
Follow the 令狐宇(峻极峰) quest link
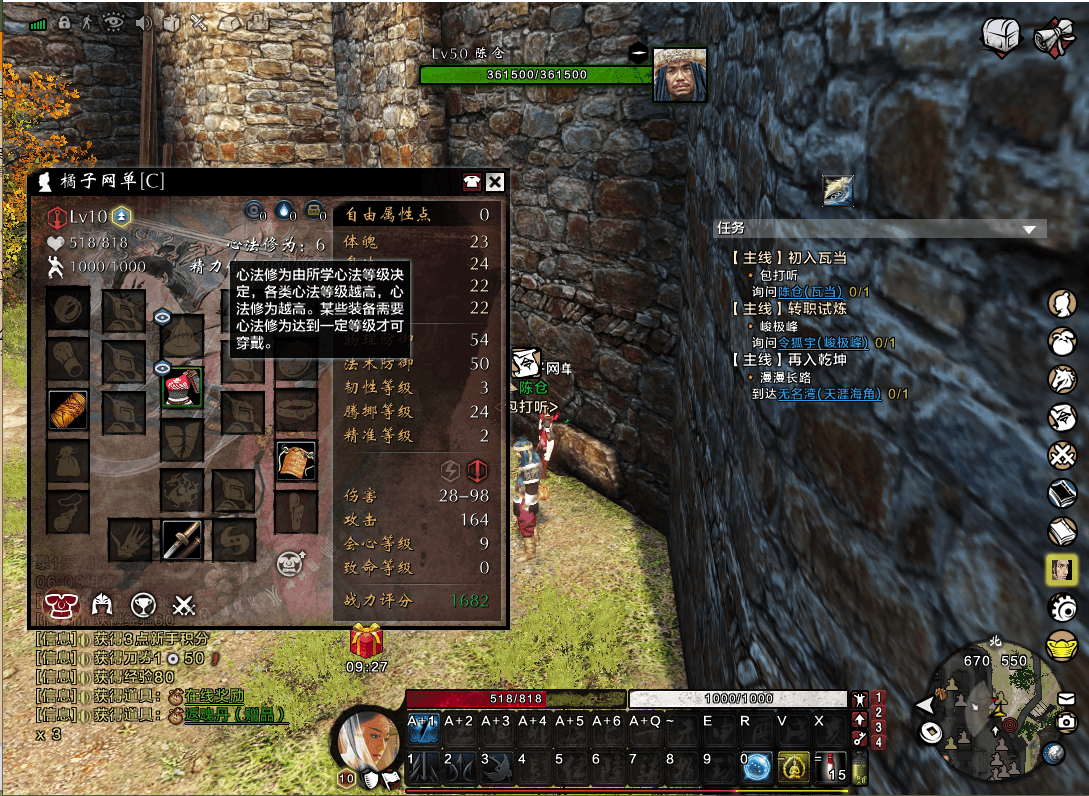821,343
